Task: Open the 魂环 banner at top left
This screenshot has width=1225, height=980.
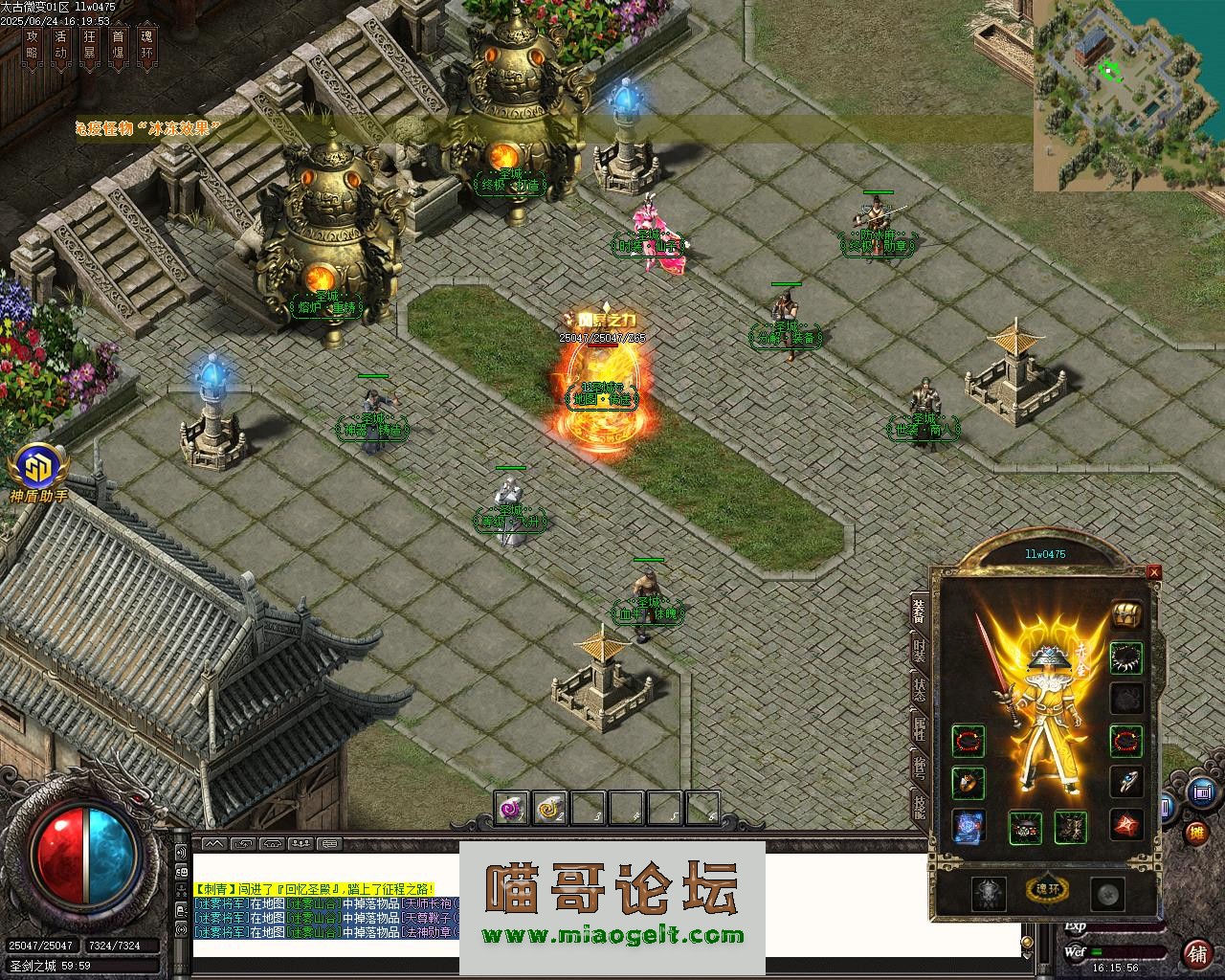Action: 146,45
